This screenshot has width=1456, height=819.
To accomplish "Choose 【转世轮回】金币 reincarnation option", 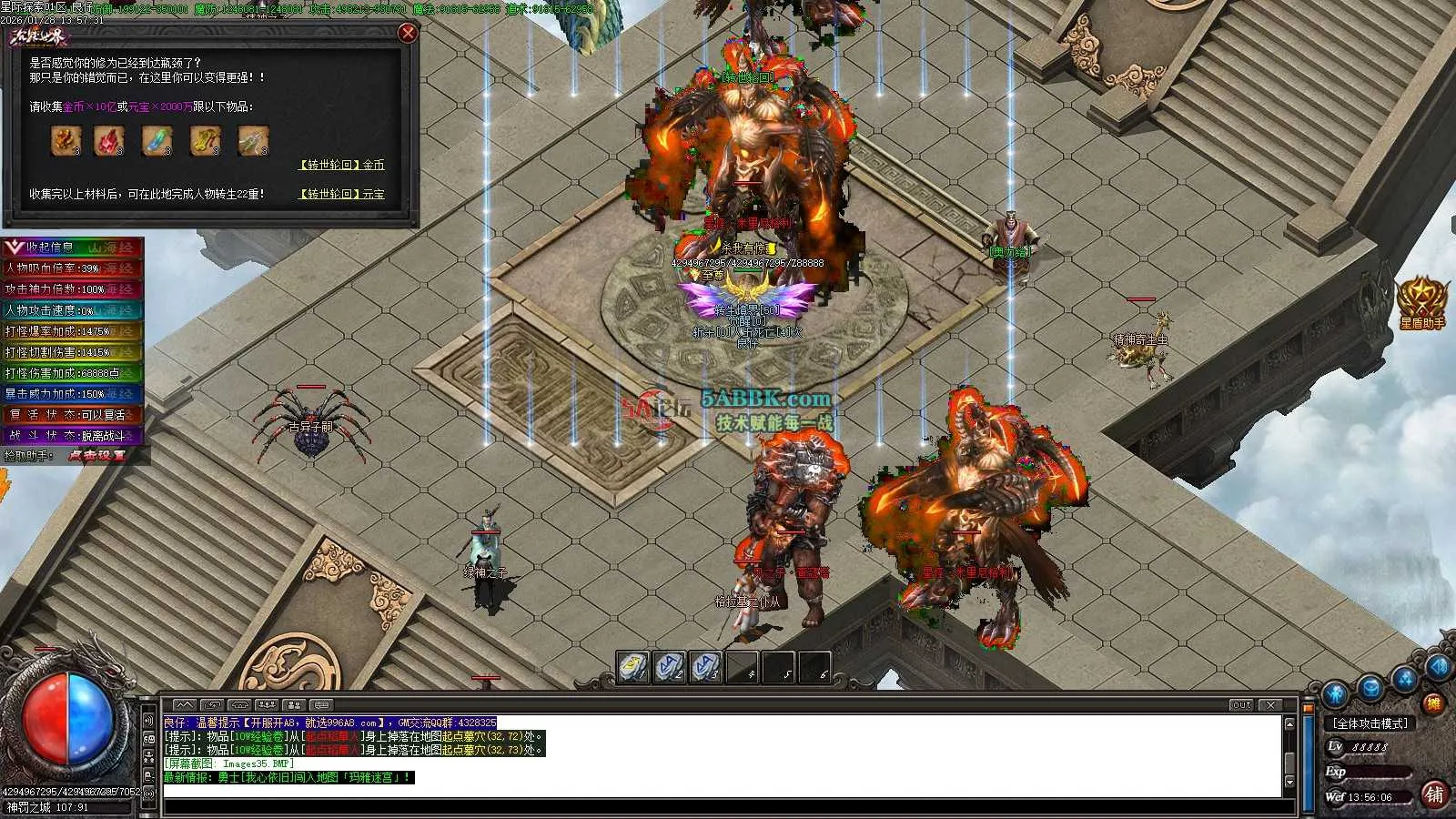I will (x=342, y=165).
